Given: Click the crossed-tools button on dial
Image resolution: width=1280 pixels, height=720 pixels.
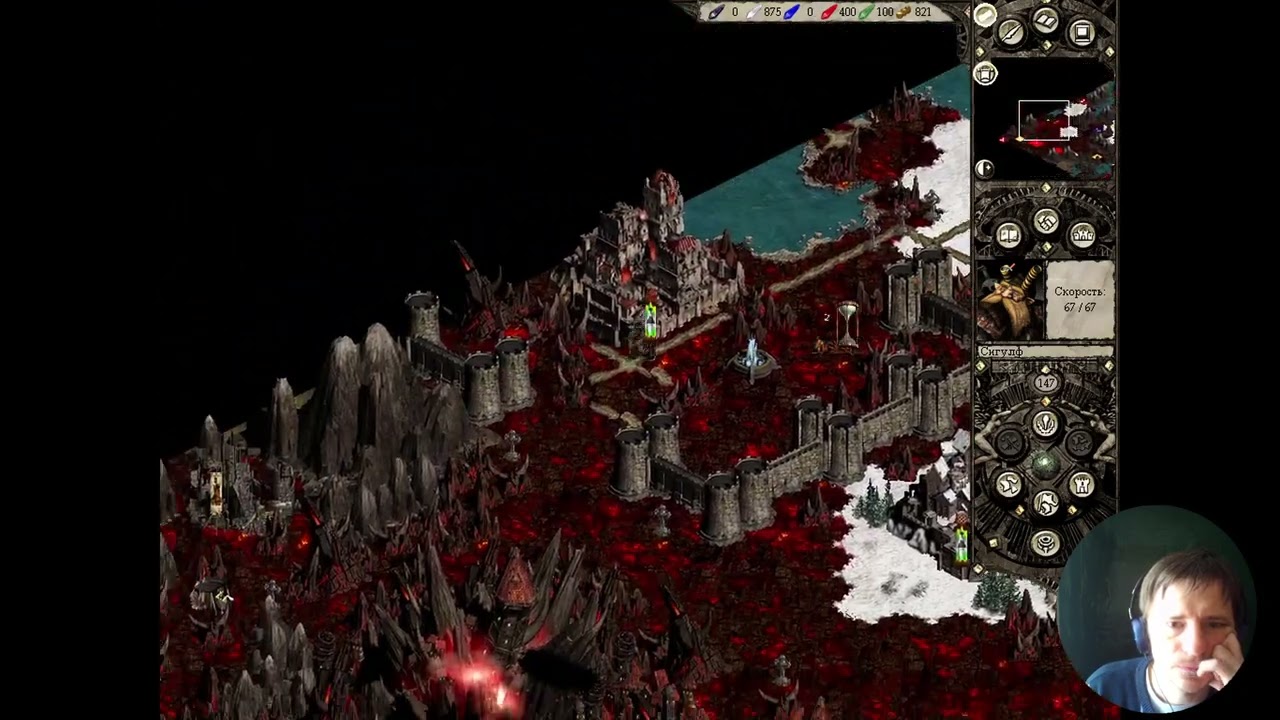Looking at the screenshot, I should [1010, 444].
